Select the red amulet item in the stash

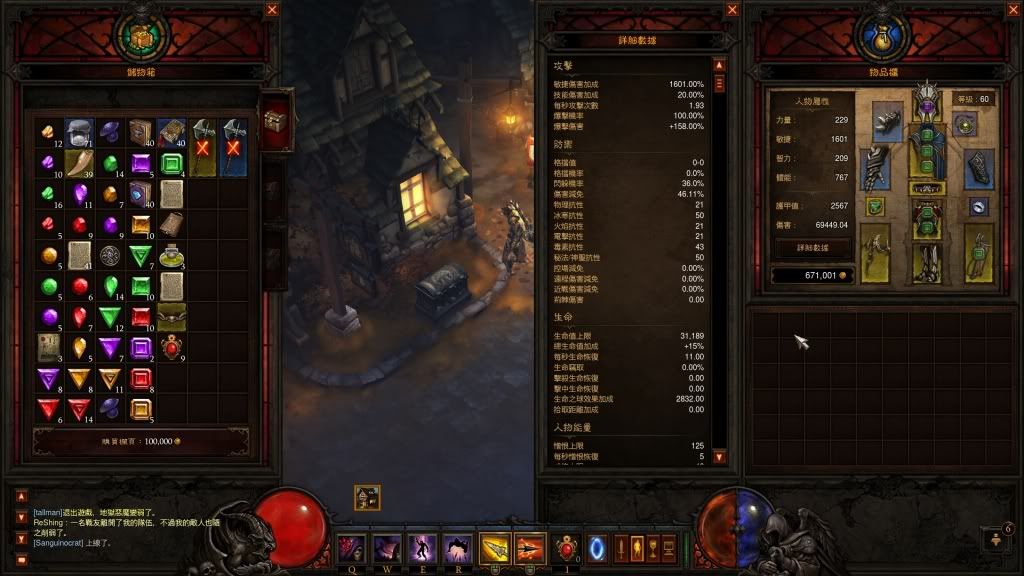tap(172, 348)
